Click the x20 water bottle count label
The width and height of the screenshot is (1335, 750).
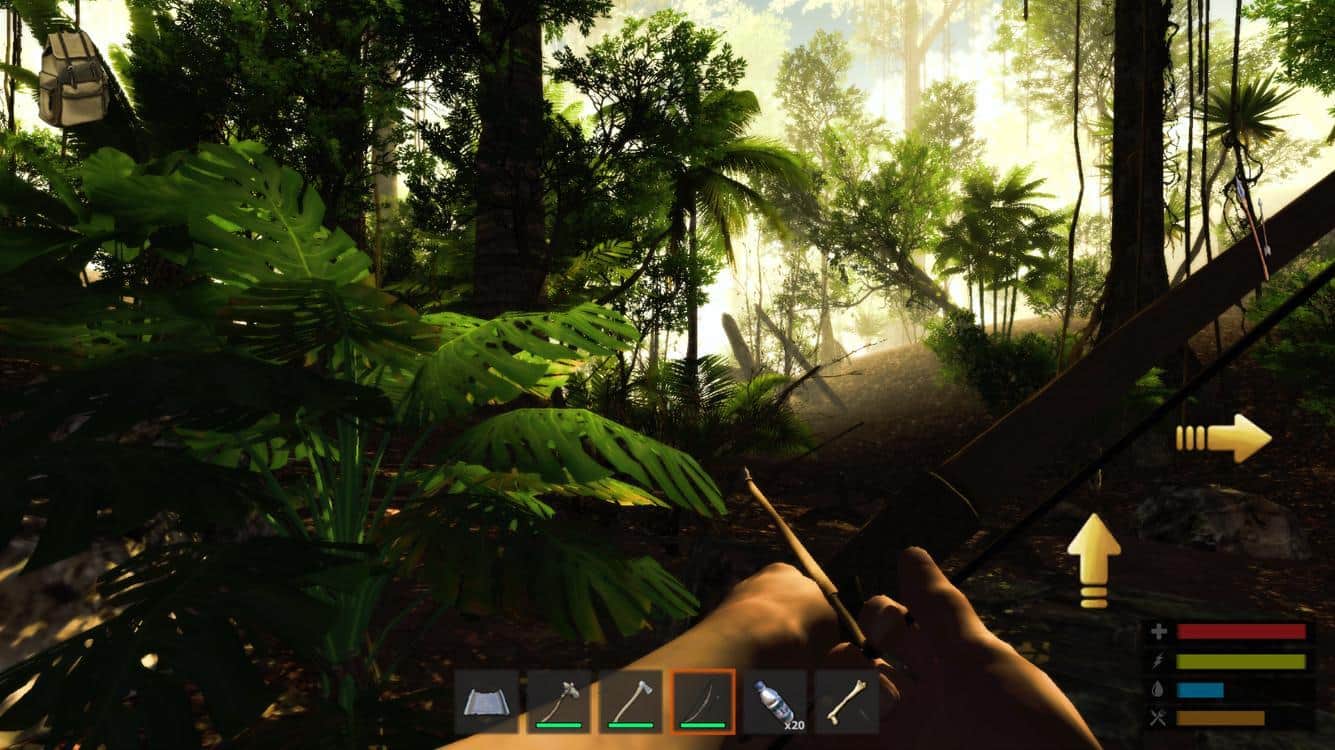[x=796, y=726]
